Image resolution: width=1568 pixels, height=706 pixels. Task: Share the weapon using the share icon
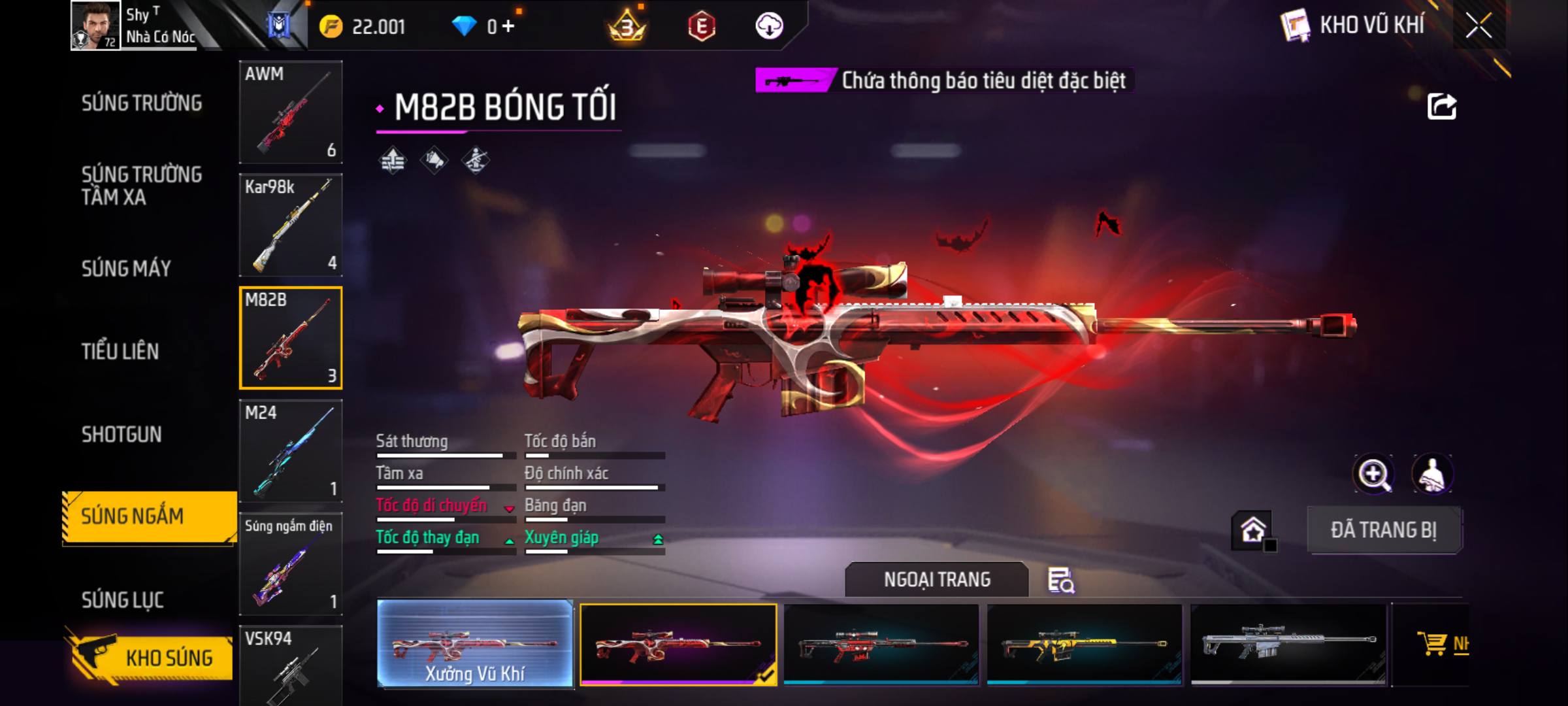(x=1442, y=107)
